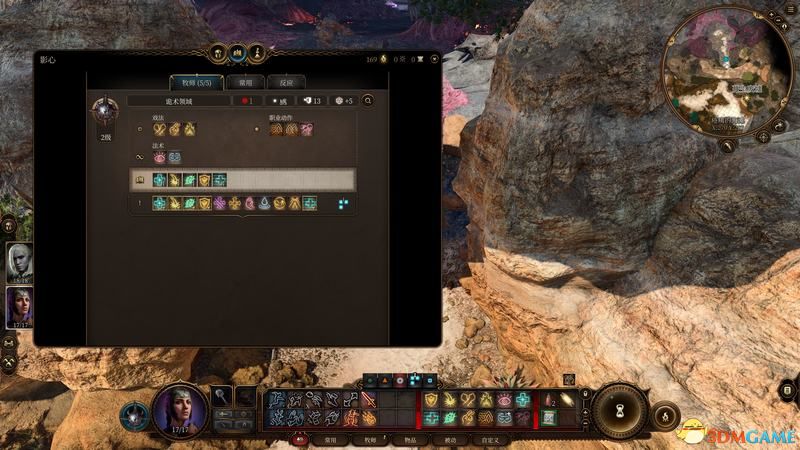Switch to the 牧师 (5/5) cleric spell tab

point(196,82)
